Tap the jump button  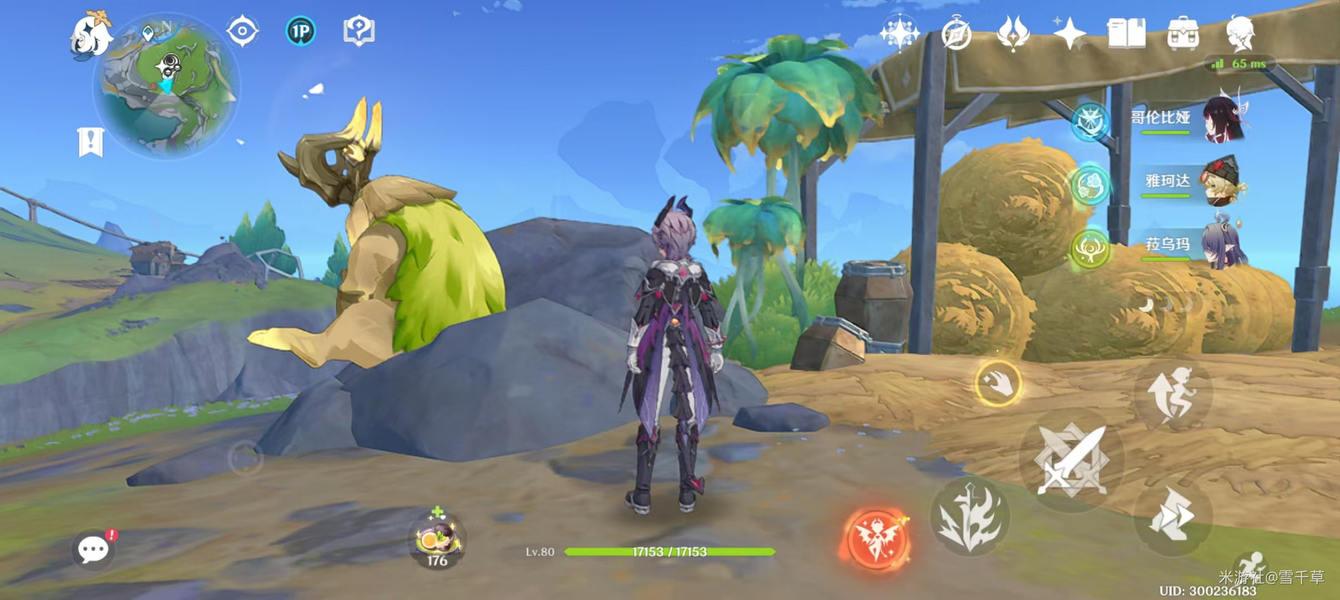coord(1173,393)
